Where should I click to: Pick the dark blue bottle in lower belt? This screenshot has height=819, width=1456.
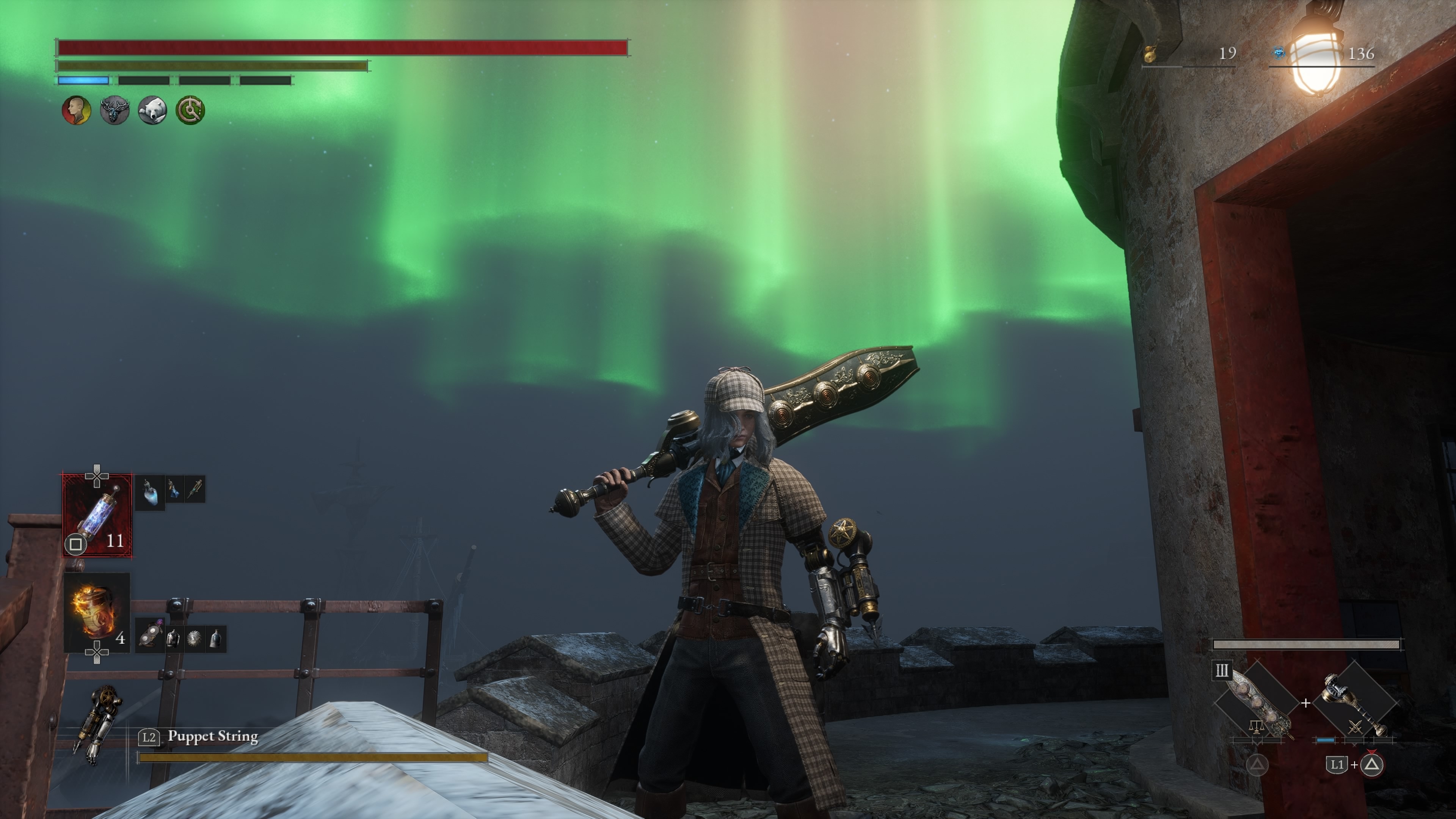215,639
